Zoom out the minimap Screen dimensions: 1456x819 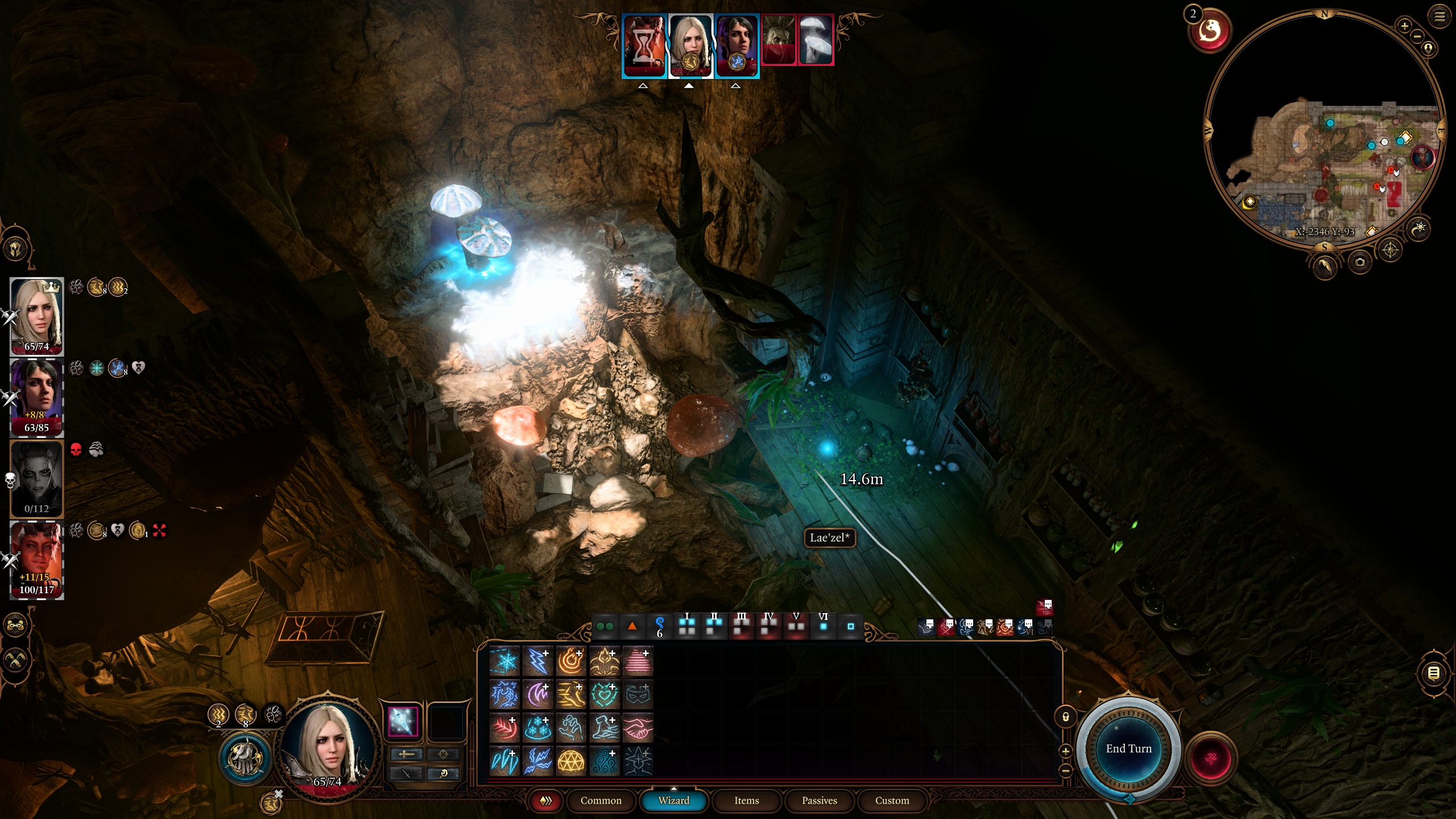click(1417, 36)
